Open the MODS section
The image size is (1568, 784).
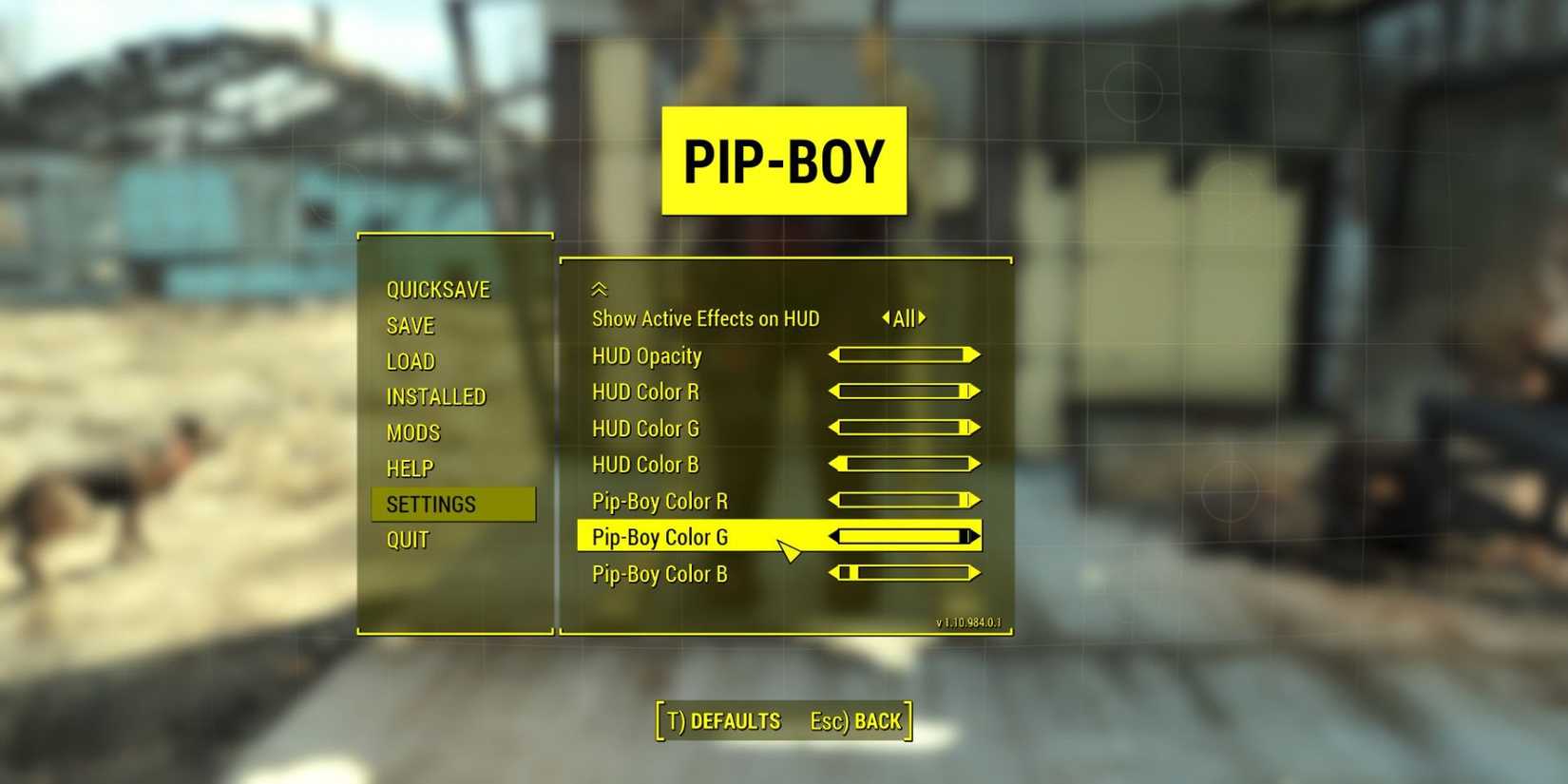412,432
